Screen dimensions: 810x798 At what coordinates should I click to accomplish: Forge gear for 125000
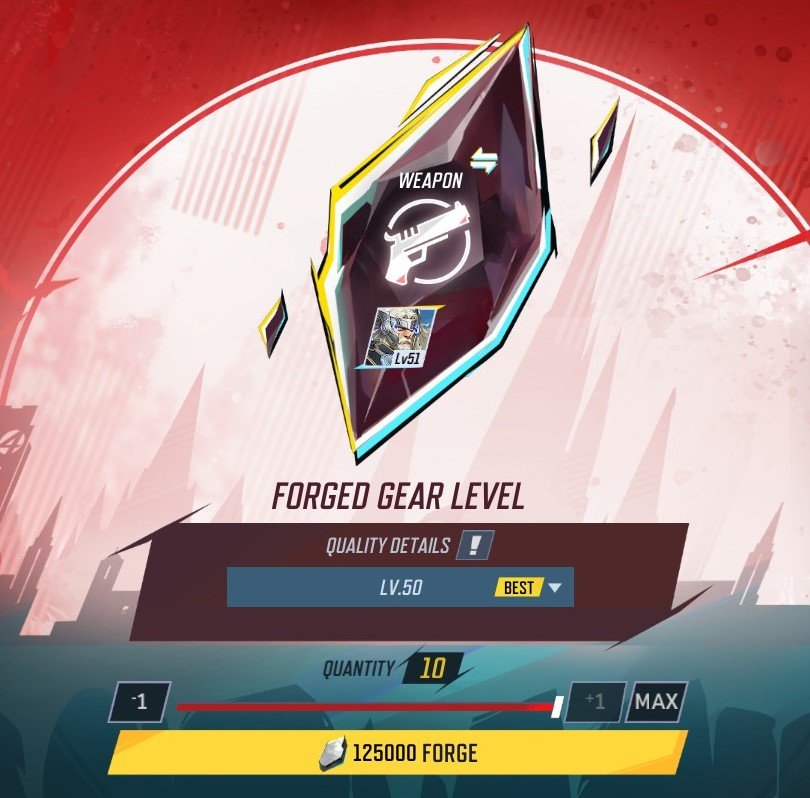tap(398, 753)
